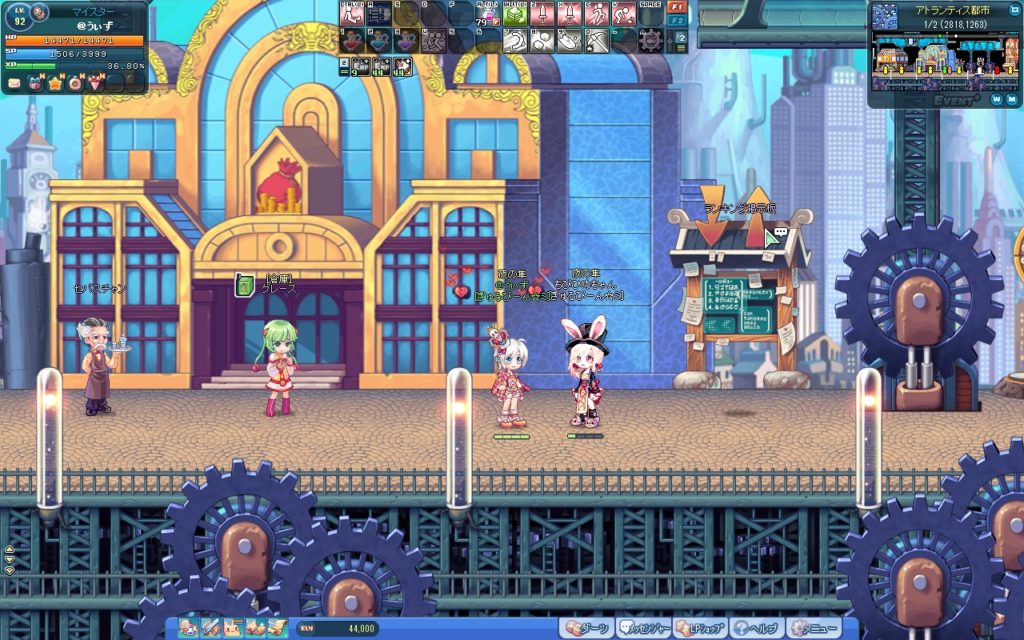
Task: Click the ダーツ (Darts) button
Action: pyautogui.click(x=586, y=629)
